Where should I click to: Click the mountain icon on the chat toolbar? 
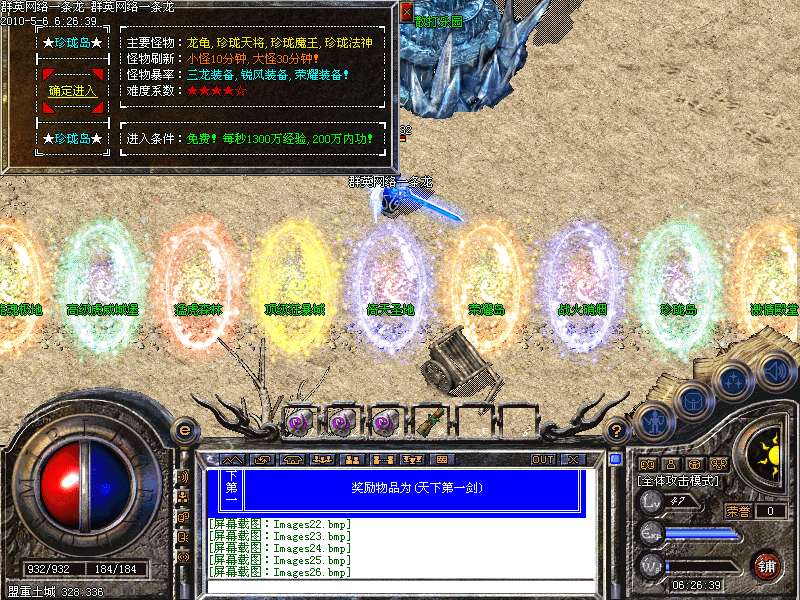(x=232, y=459)
